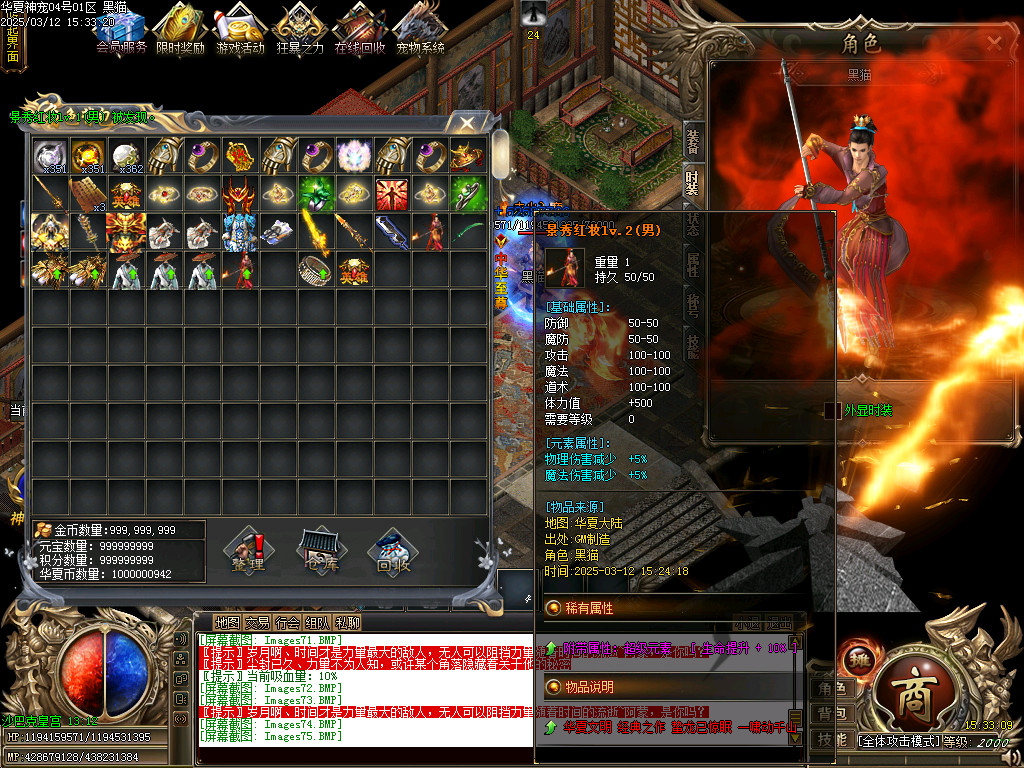Switch to the 装备 equipment tab
1024x768 pixels.
pyautogui.click(x=692, y=142)
